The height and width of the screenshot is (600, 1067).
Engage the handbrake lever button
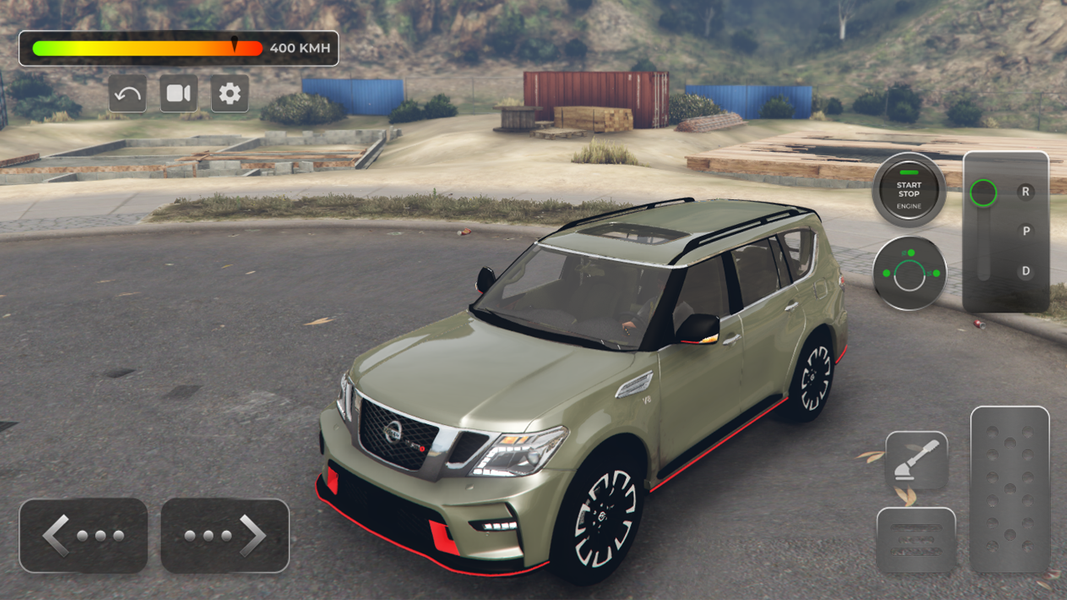[x=916, y=461]
